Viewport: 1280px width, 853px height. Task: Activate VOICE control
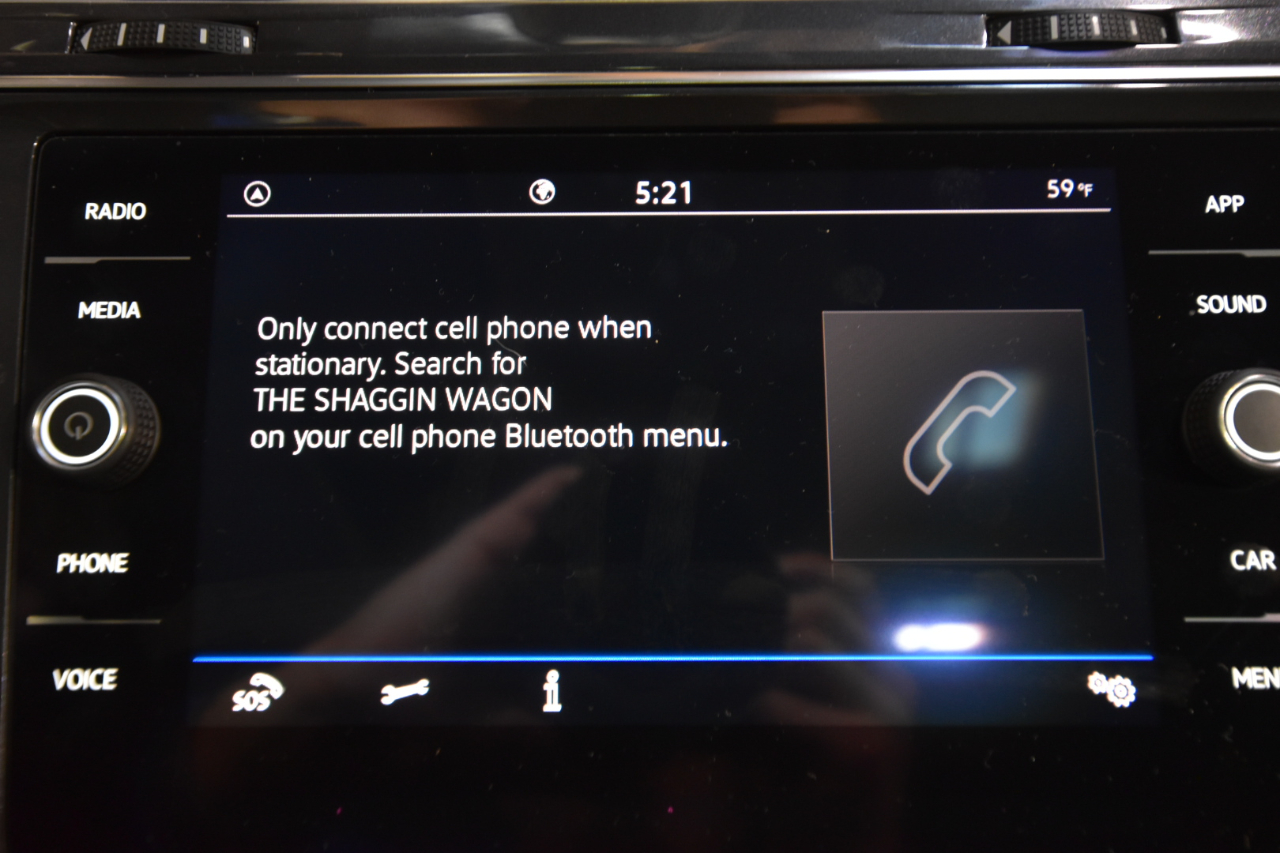(x=85, y=680)
